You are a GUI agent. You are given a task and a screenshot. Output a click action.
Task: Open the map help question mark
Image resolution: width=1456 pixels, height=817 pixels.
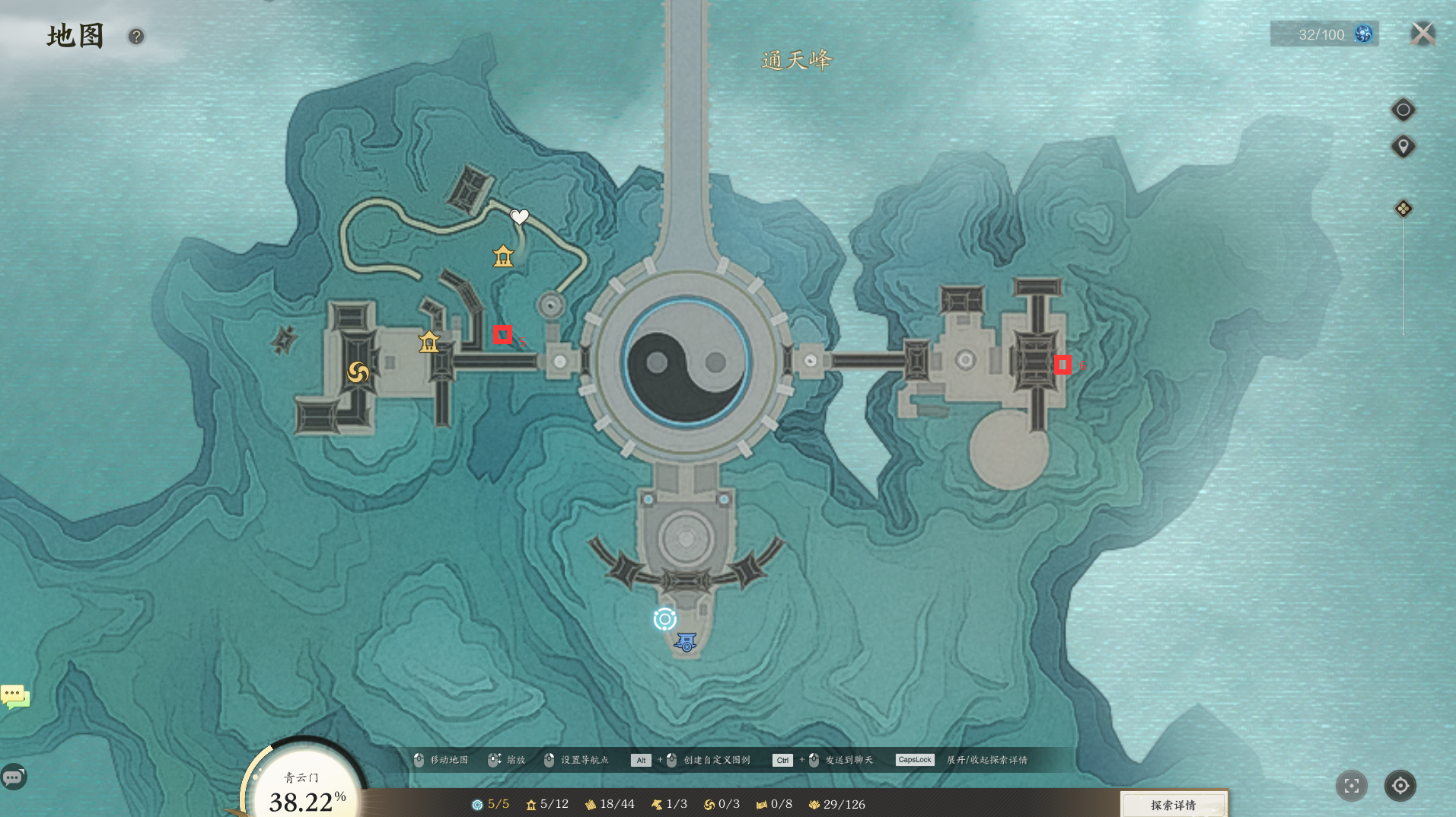pos(136,37)
